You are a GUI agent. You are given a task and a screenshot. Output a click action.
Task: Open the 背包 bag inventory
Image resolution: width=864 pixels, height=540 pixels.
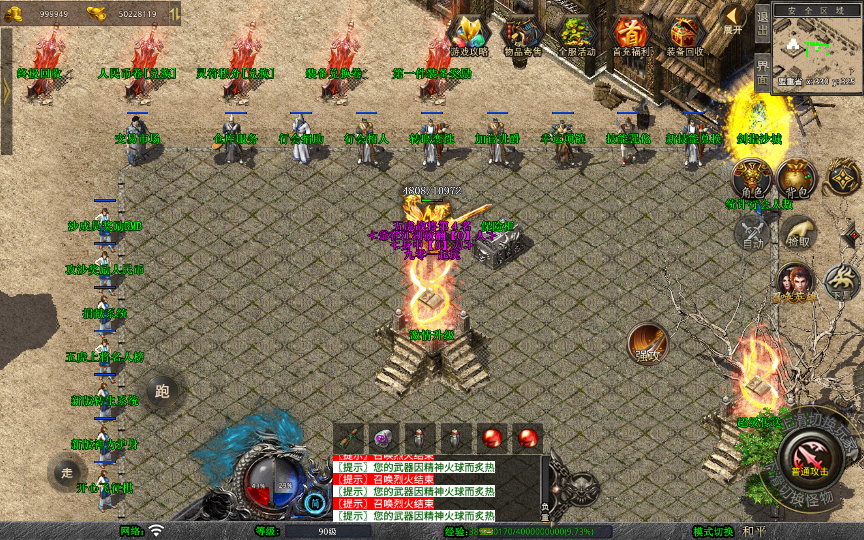click(x=797, y=178)
